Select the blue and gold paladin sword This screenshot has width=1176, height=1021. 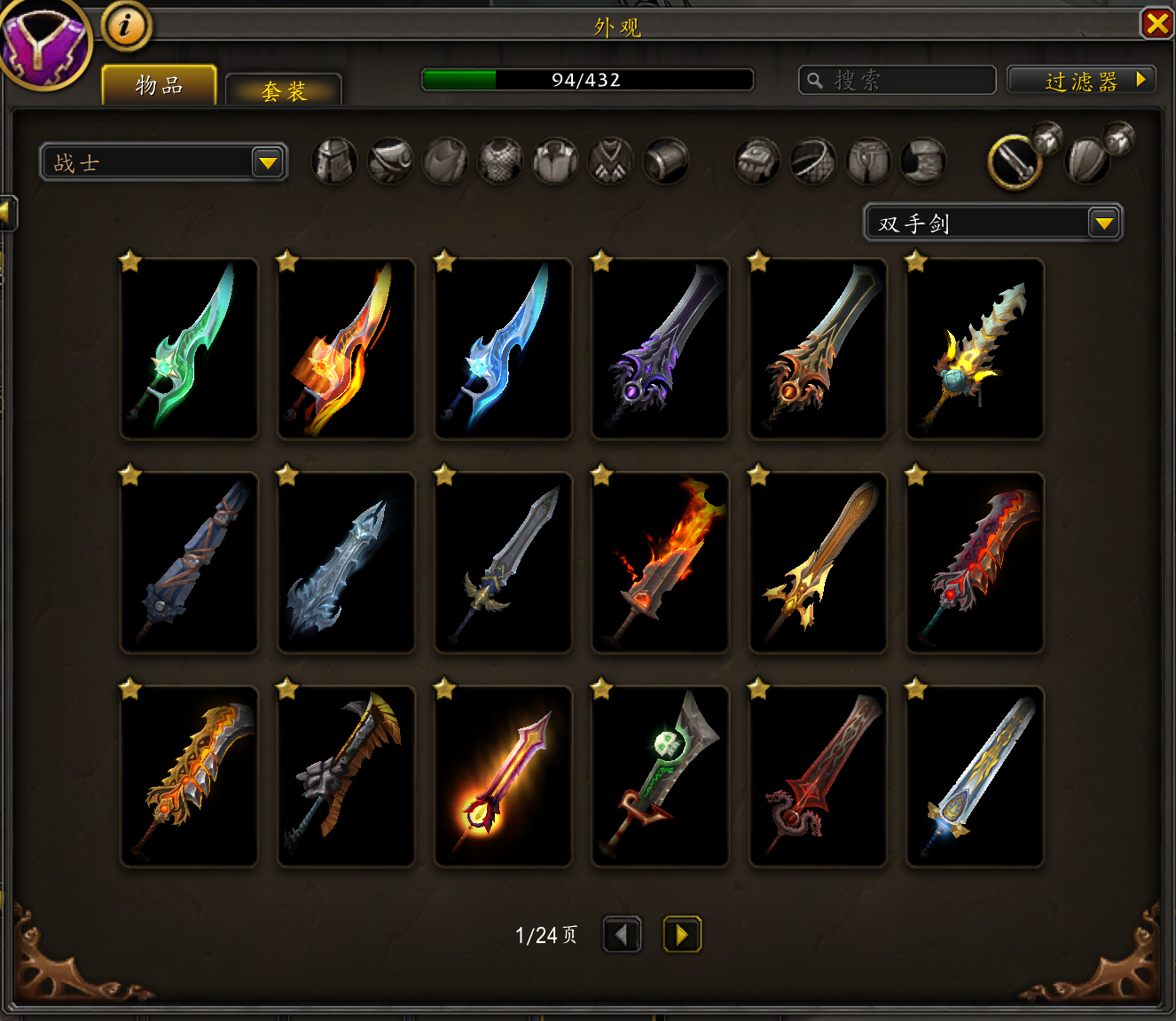tap(975, 776)
